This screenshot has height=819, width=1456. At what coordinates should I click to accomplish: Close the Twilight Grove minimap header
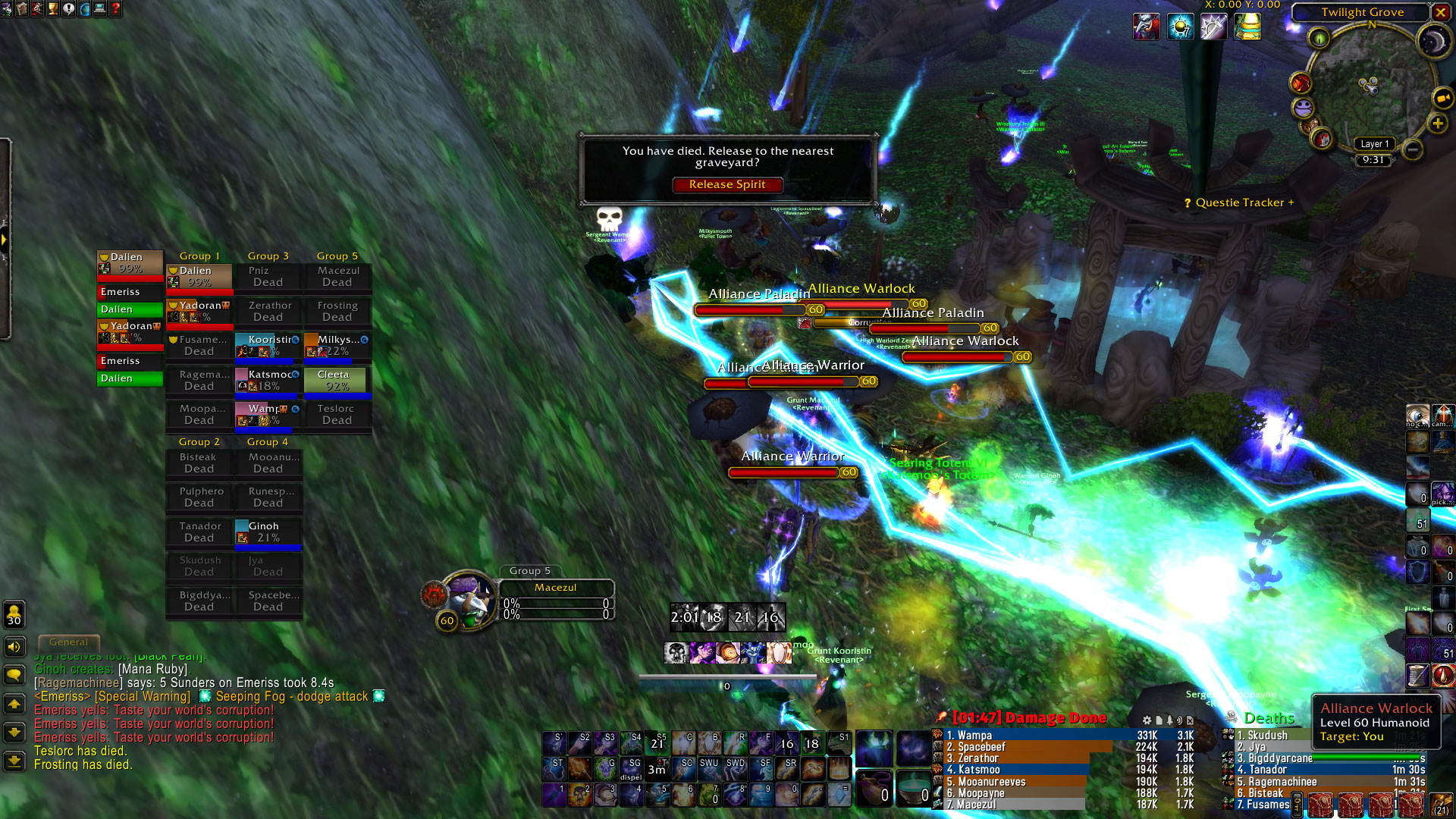[1440, 12]
